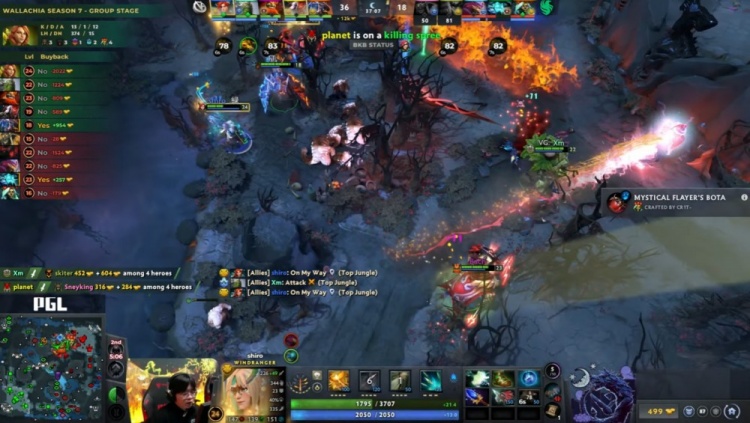Use the neutral item slot
Image resolution: width=750 pixels, height=423 pixels.
(x=552, y=391)
